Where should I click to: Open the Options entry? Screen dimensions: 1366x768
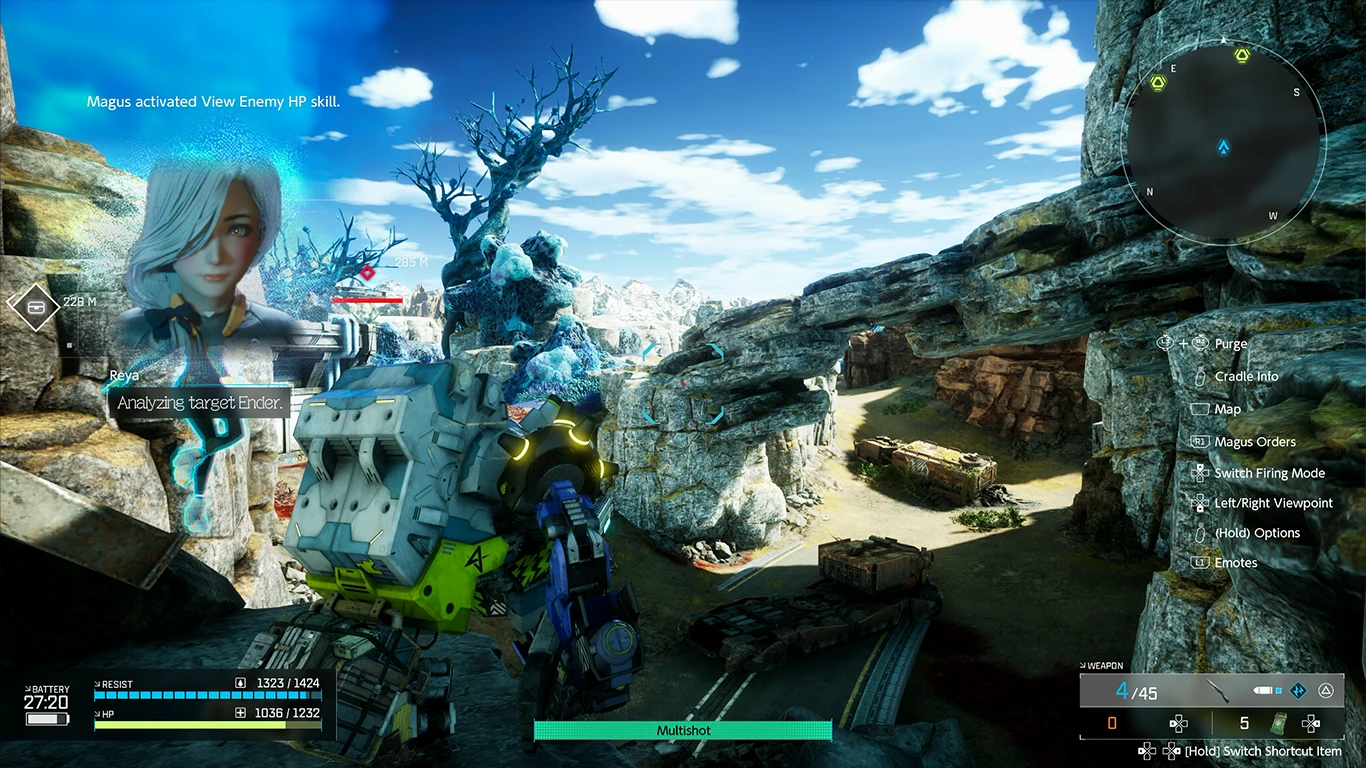click(x=1256, y=533)
